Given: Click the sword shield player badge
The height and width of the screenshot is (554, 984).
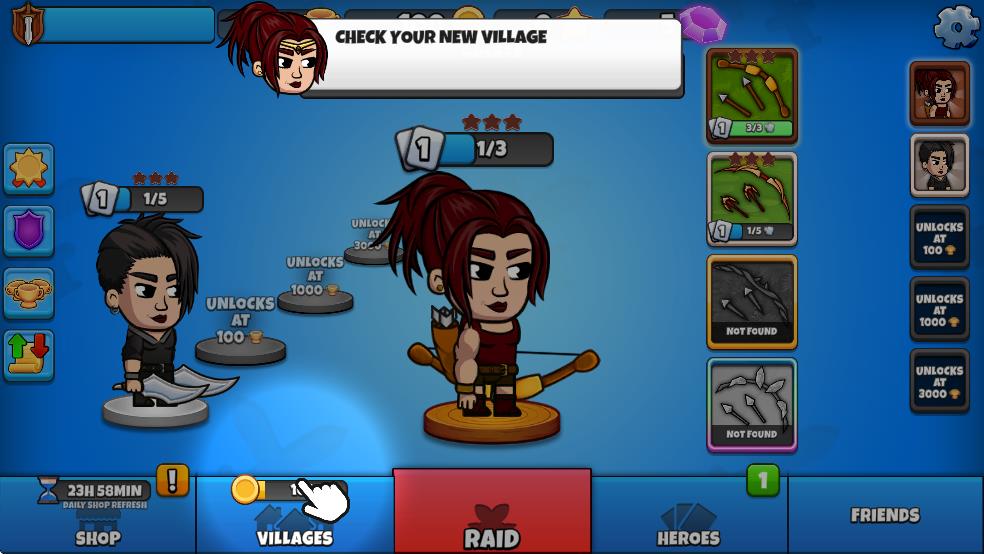Looking at the screenshot, I should pyautogui.click(x=27, y=24).
